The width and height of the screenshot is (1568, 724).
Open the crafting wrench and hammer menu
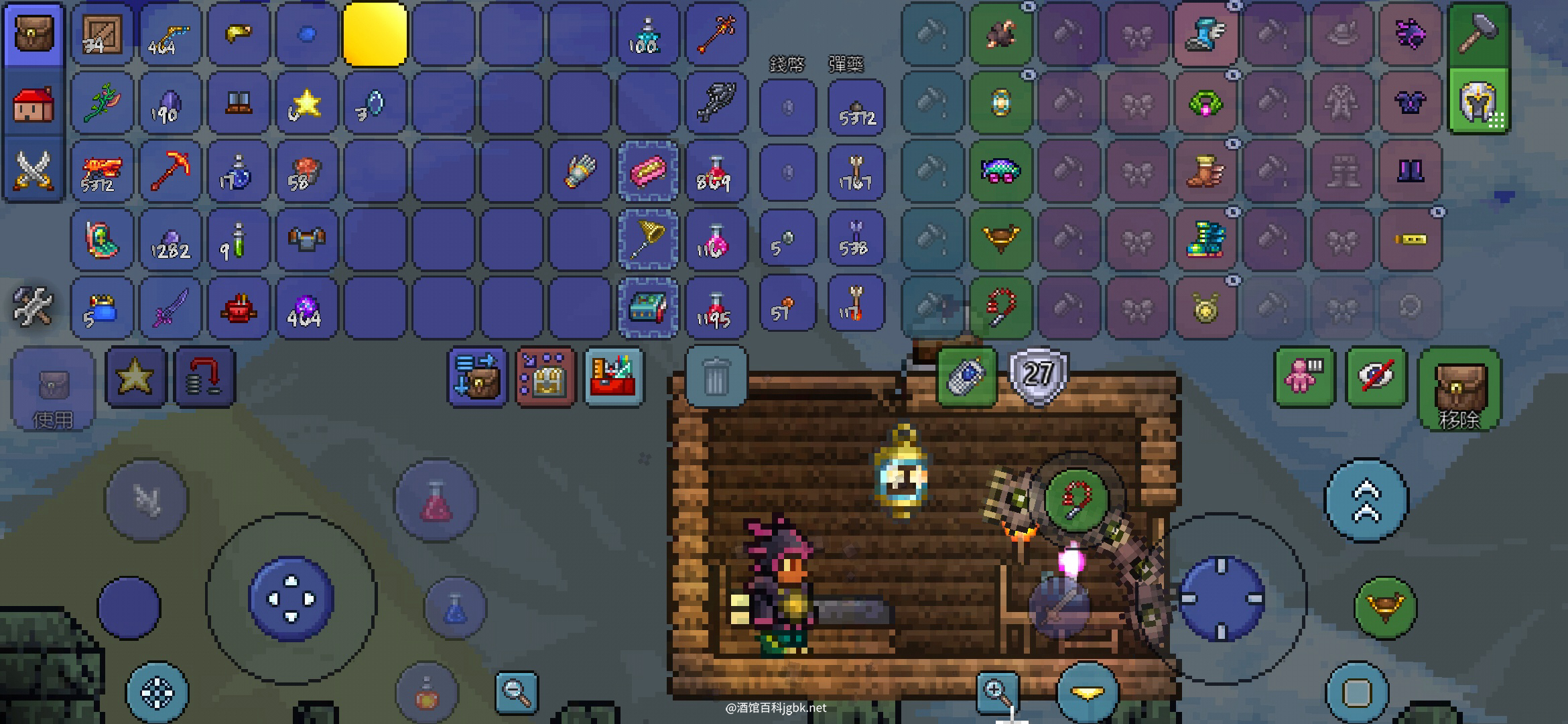tap(32, 306)
